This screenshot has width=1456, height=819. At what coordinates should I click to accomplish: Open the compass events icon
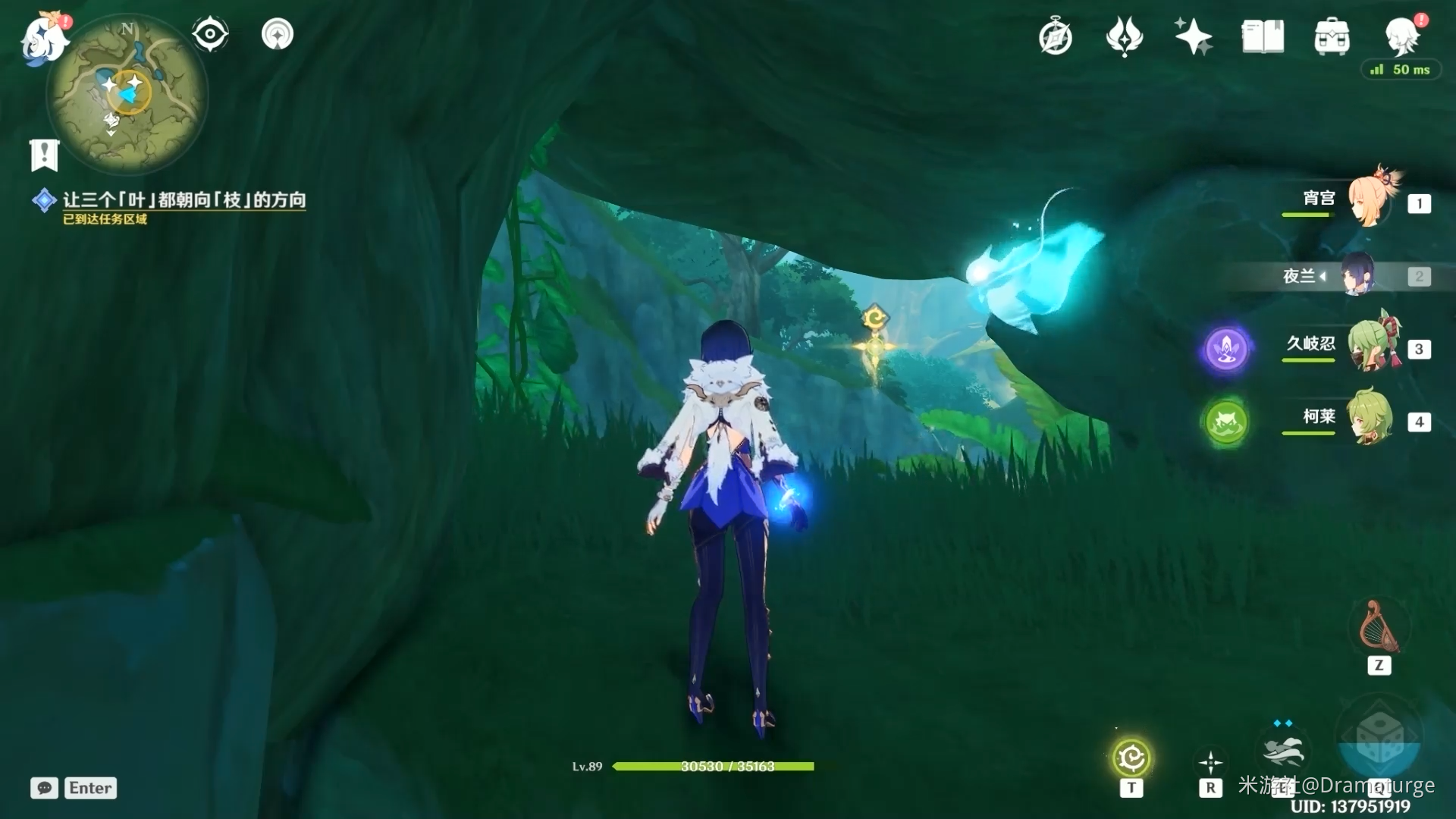pos(1055,36)
